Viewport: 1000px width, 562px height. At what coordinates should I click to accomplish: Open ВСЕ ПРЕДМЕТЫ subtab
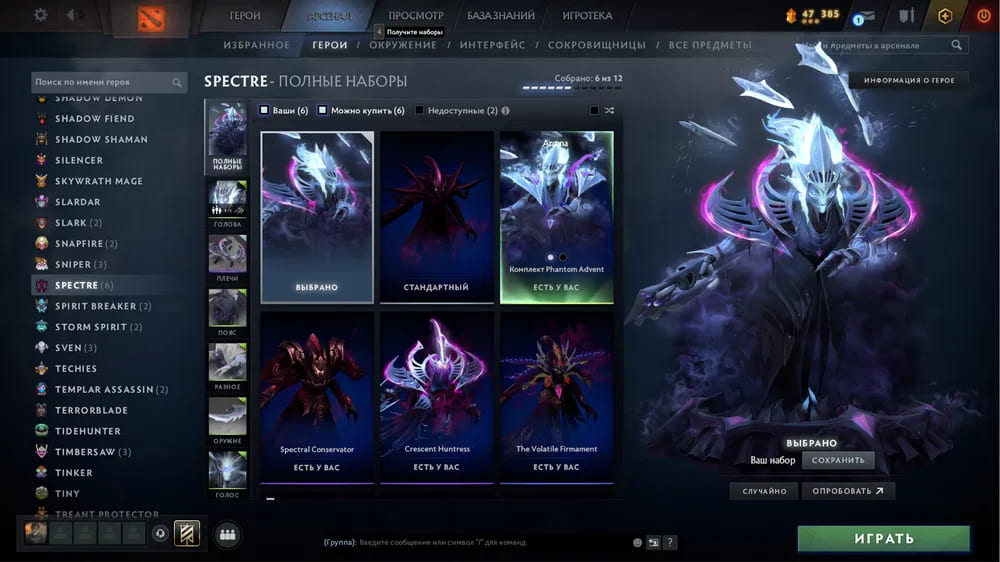point(710,45)
